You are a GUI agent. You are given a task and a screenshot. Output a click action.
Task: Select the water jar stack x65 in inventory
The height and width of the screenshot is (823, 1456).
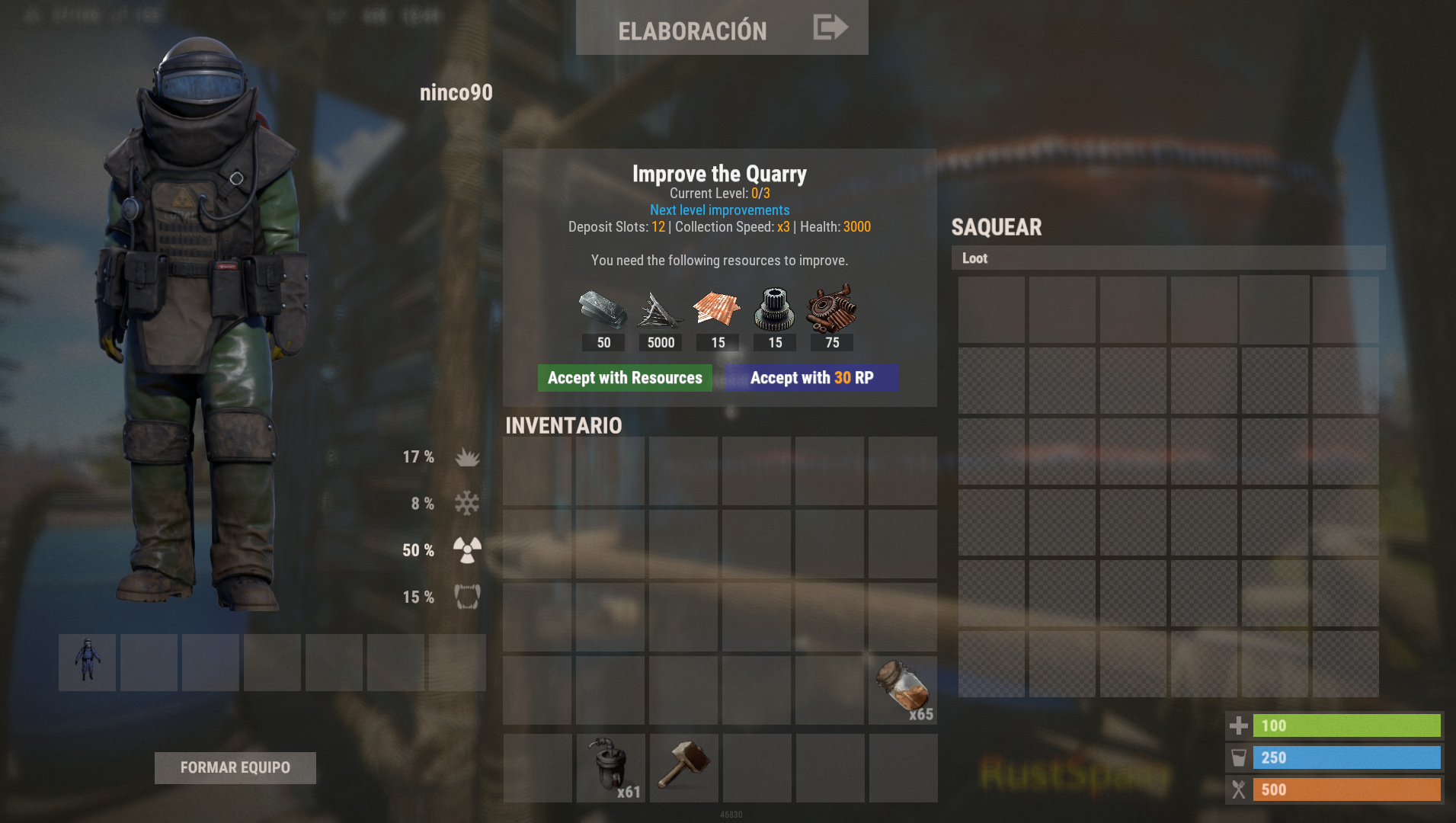903,690
